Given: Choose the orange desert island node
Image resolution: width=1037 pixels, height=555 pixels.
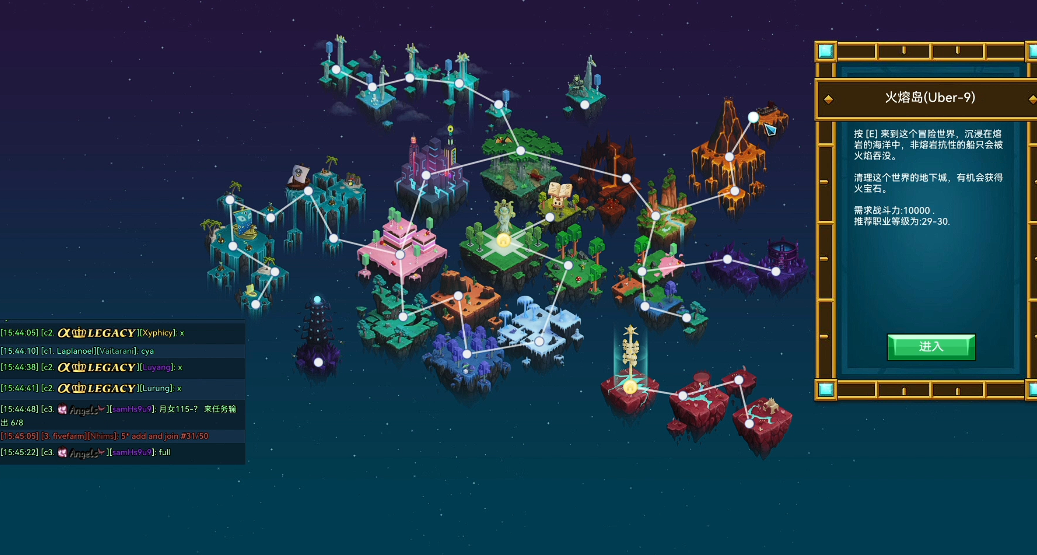Looking at the screenshot, I should (x=459, y=295).
